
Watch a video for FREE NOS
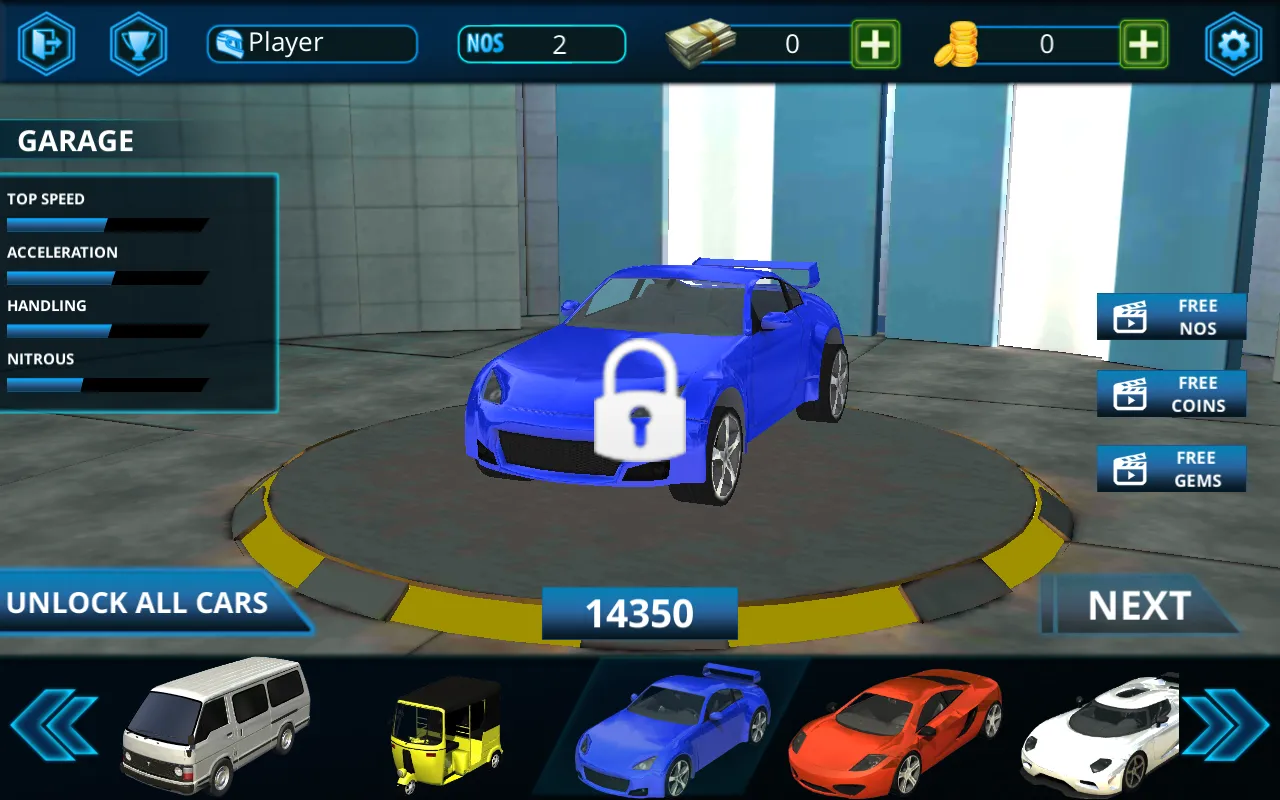[1171, 316]
